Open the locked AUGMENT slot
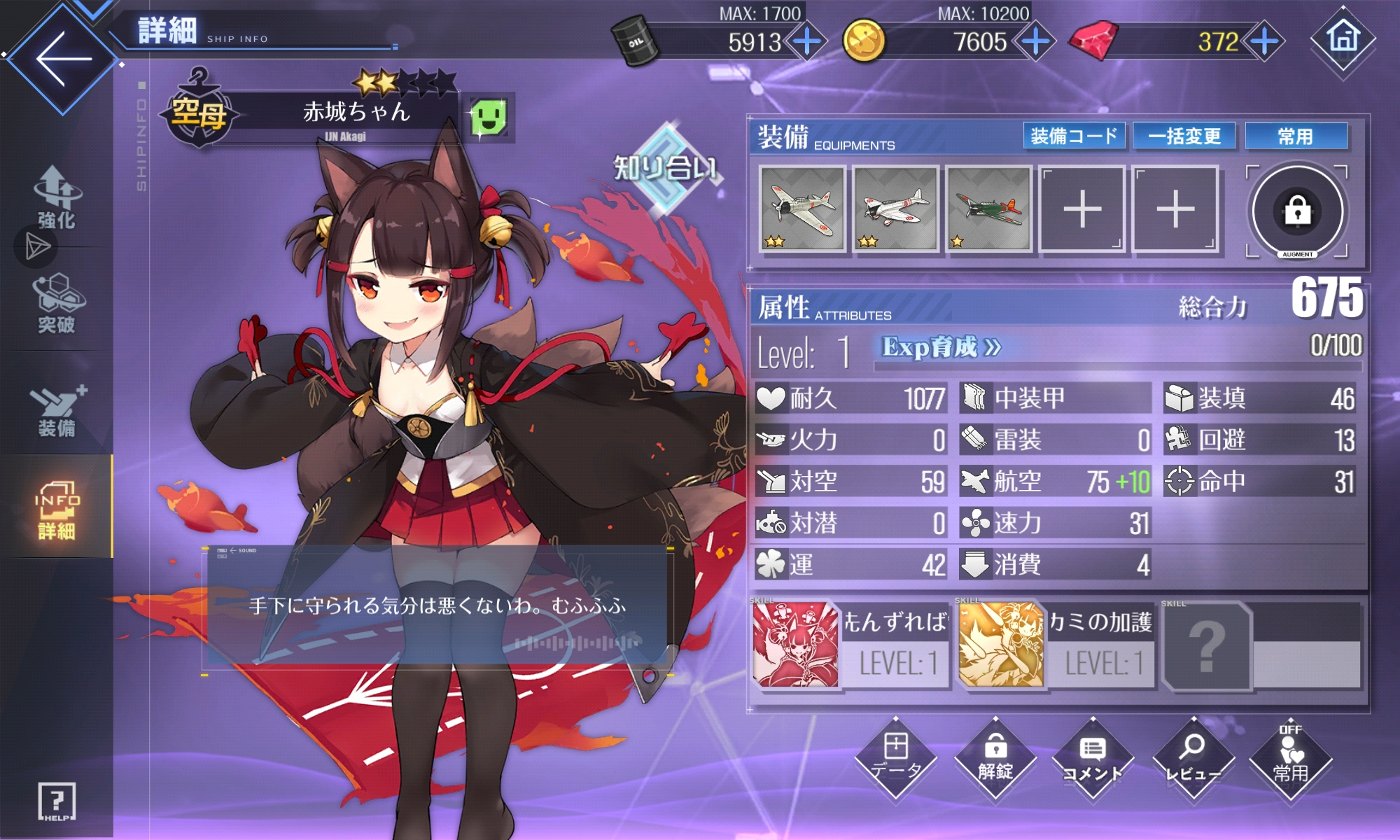The image size is (1400, 840). 1297,211
